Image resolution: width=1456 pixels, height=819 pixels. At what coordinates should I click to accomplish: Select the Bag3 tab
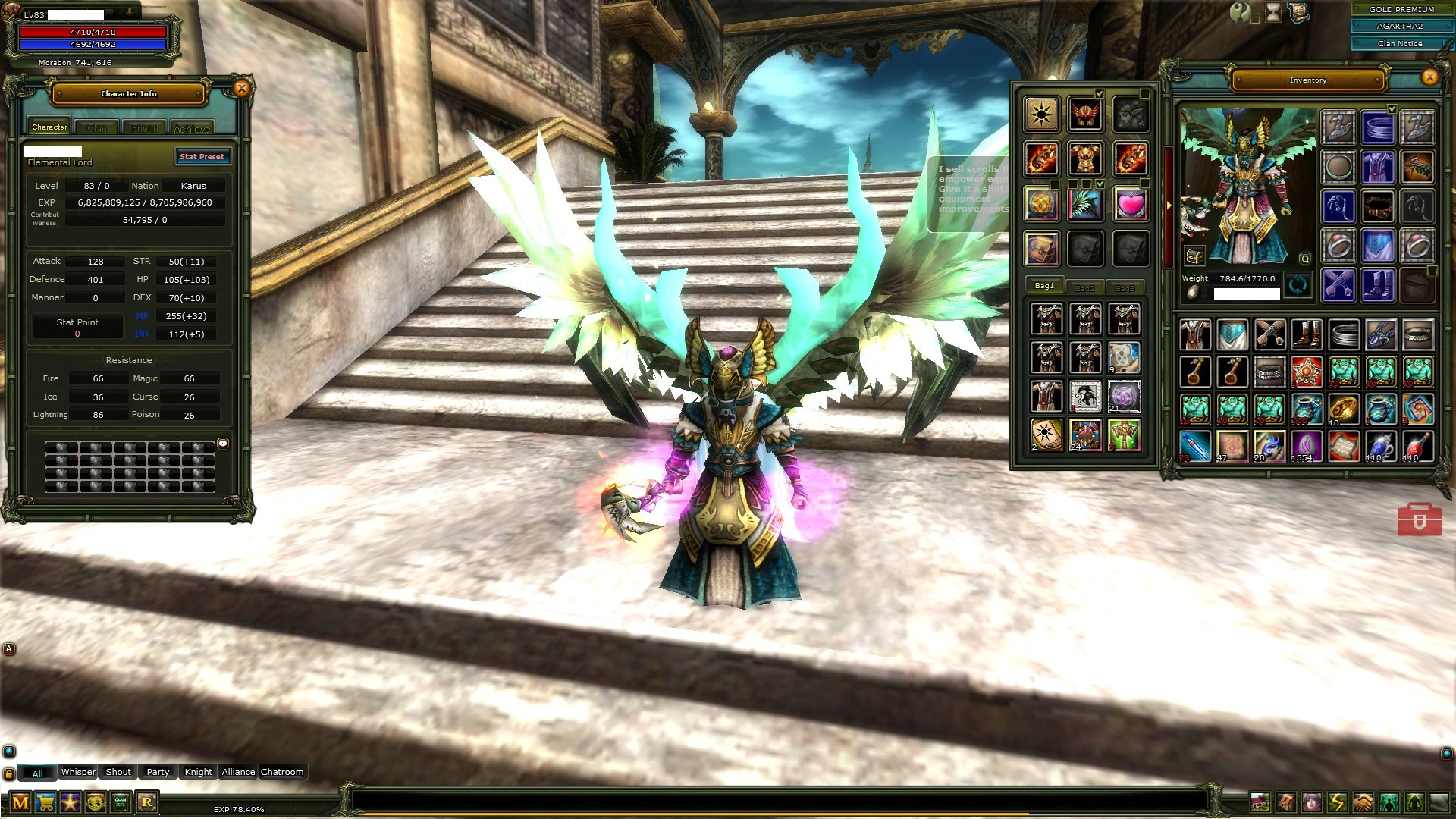pos(1125,288)
